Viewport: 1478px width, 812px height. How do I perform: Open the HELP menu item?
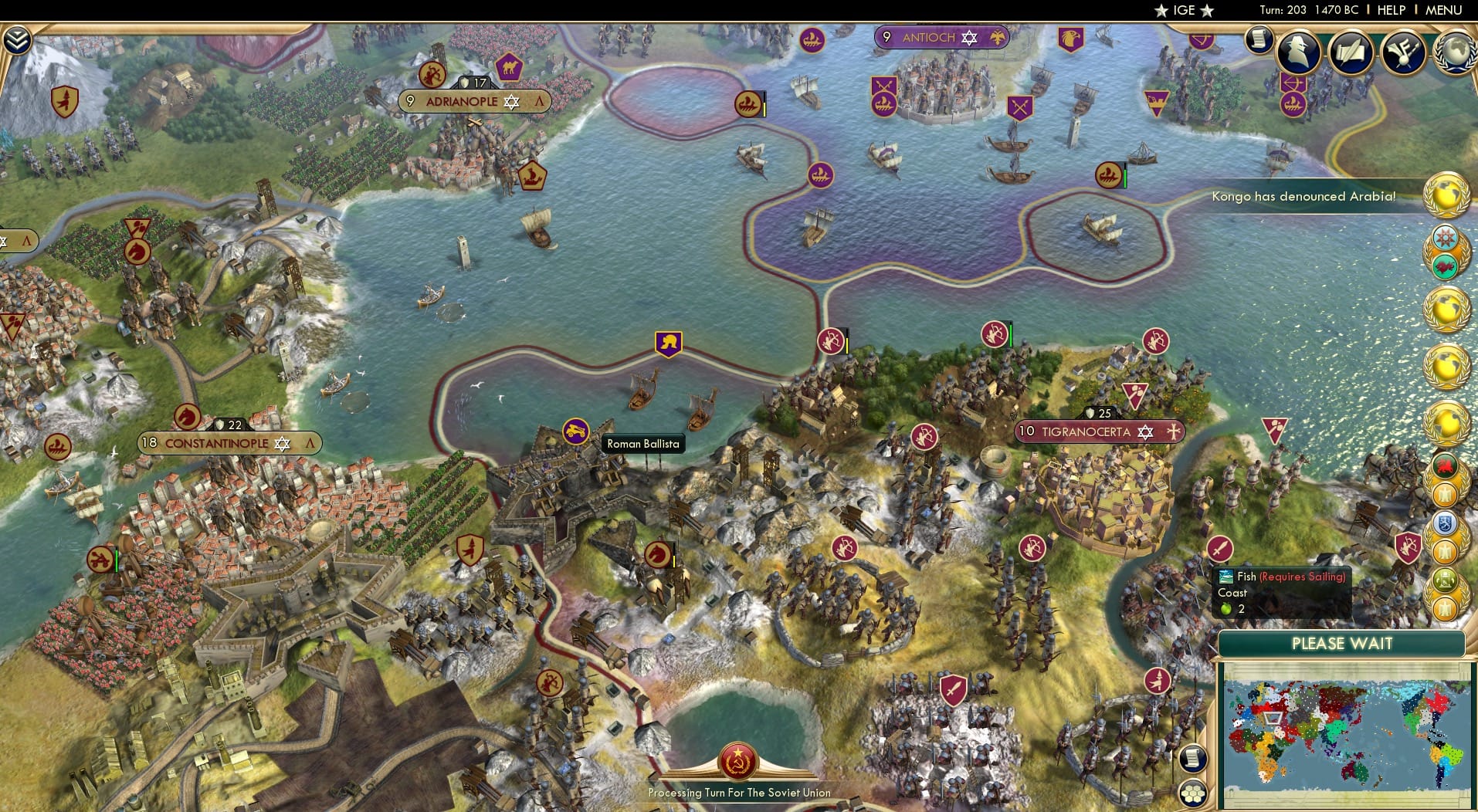[1391, 10]
